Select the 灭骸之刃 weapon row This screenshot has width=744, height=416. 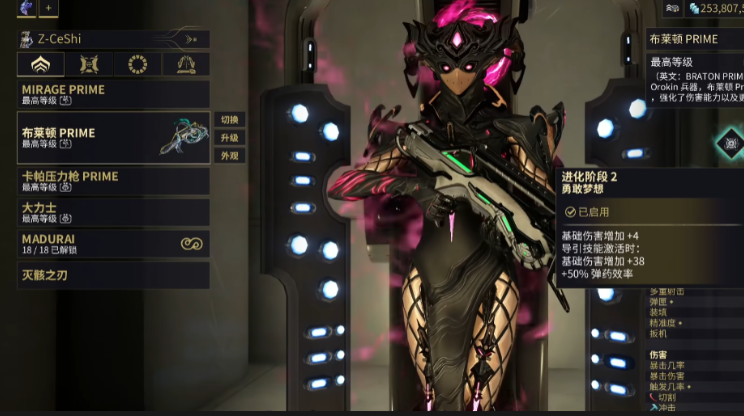pos(113,274)
